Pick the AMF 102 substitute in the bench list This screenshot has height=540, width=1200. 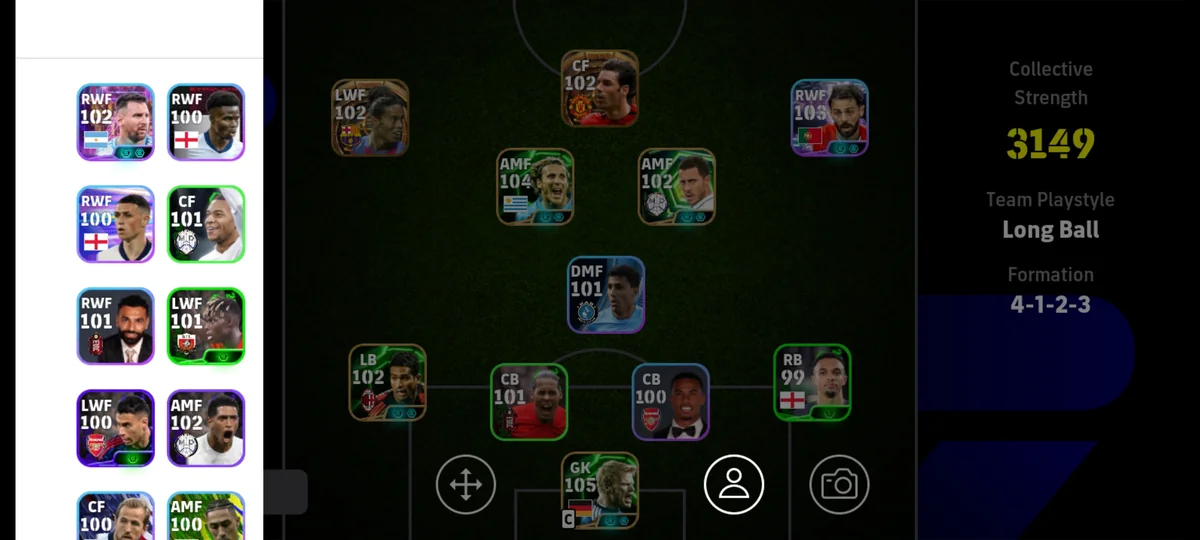206,428
